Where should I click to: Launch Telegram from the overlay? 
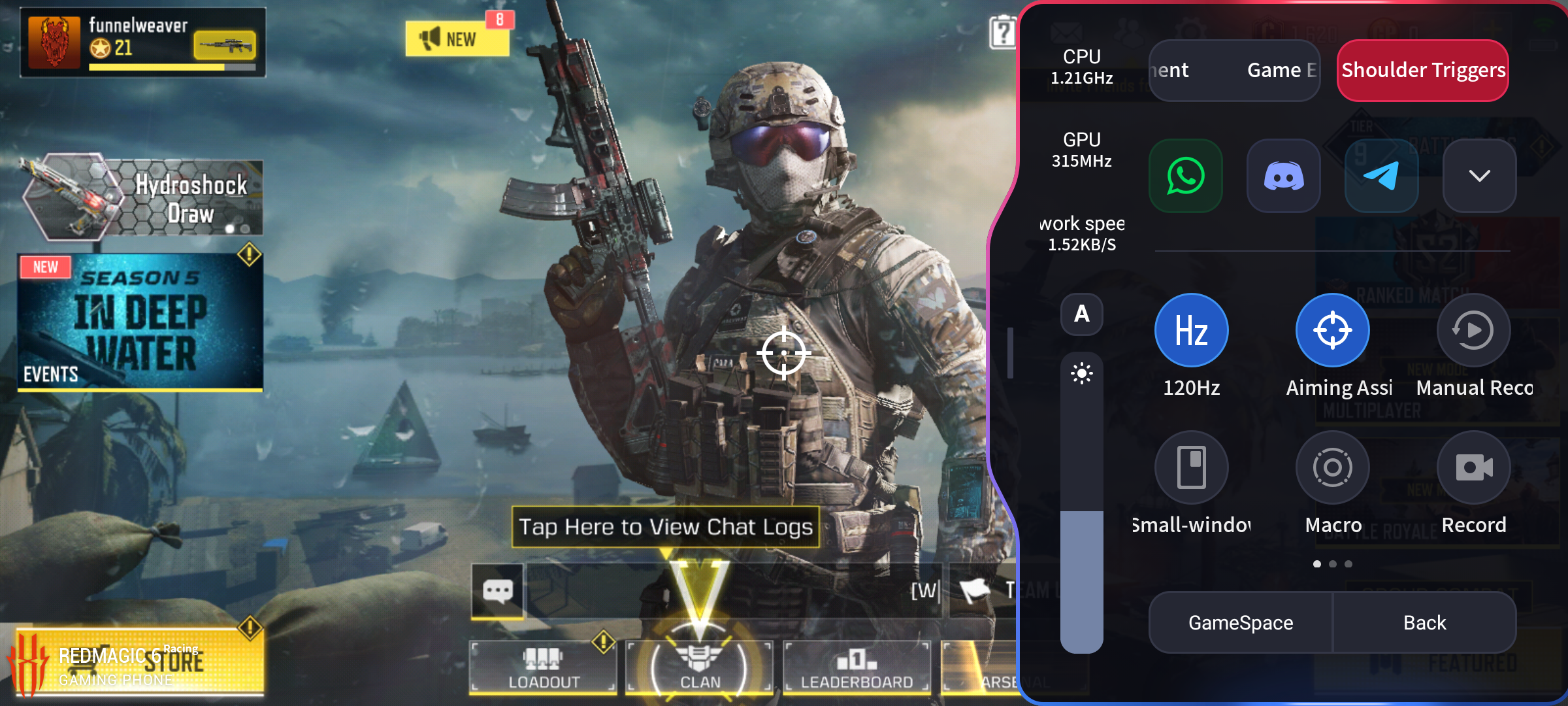coord(1382,176)
